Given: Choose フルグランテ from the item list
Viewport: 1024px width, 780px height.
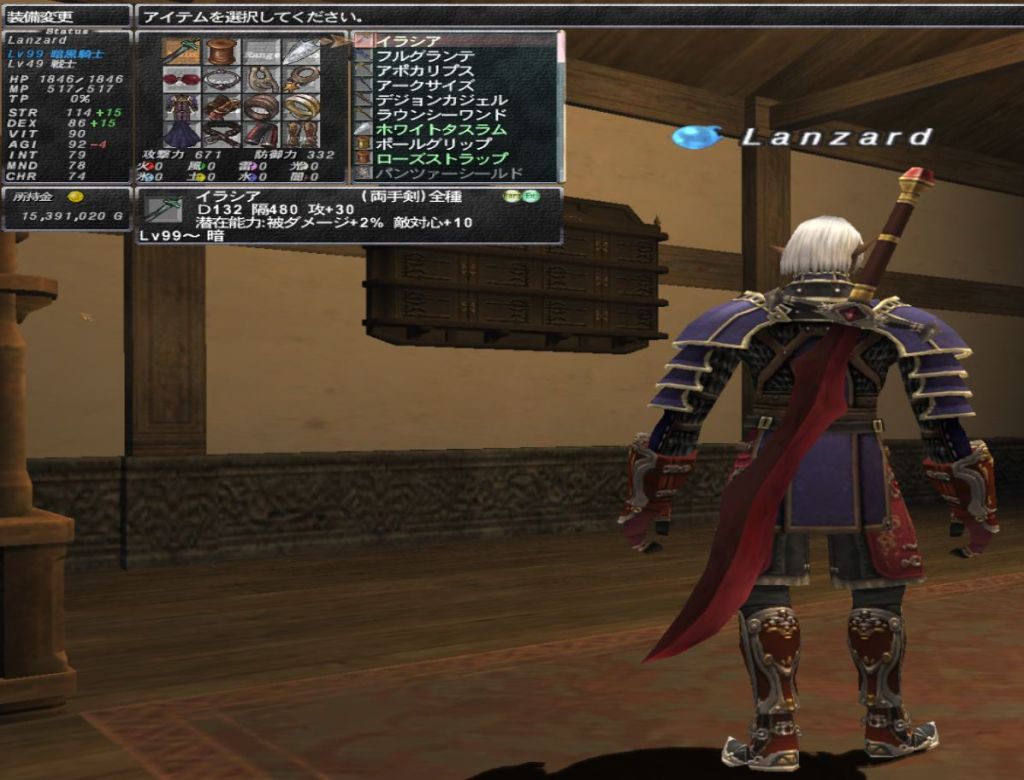Looking at the screenshot, I should 425,56.
